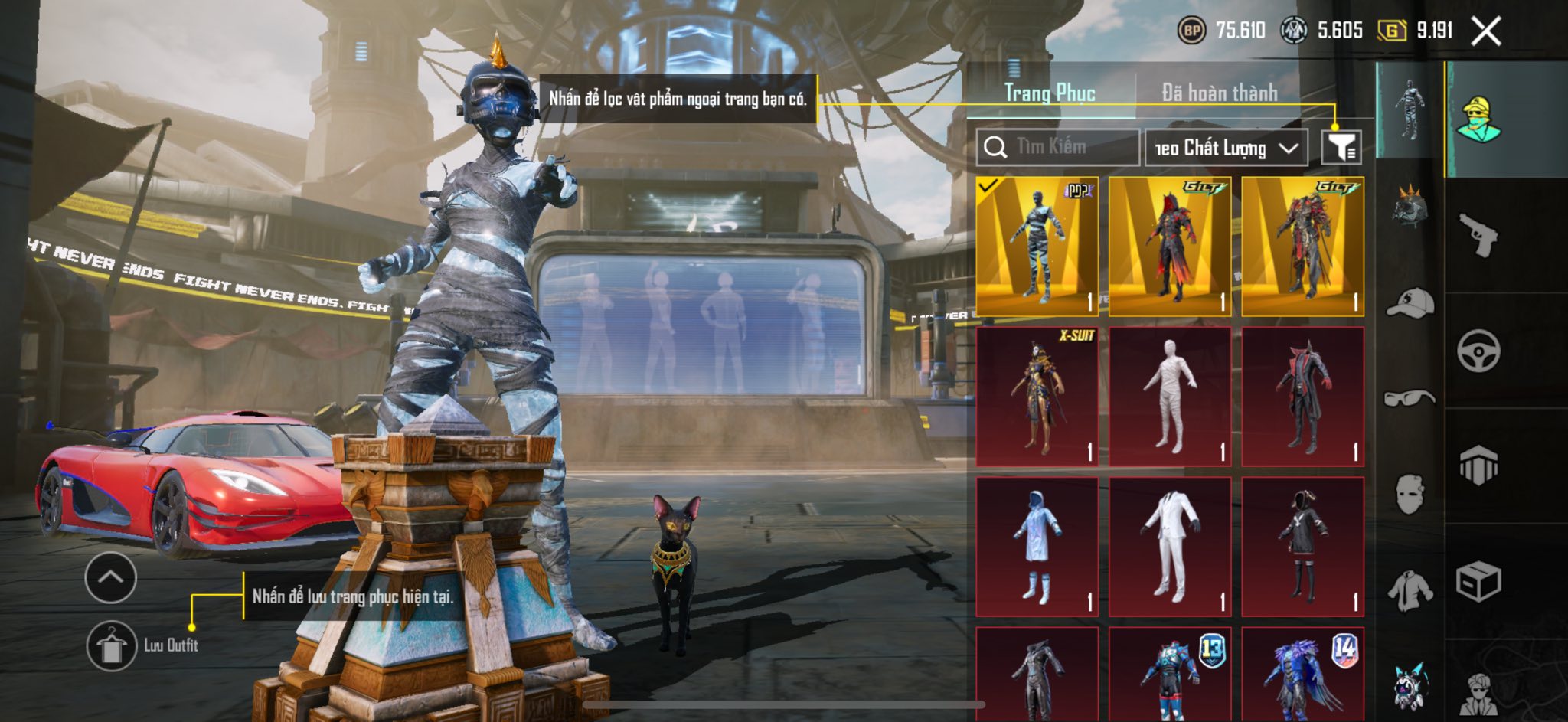
Task: Open the Chất Lượng sort dropdown
Action: [x=1225, y=148]
